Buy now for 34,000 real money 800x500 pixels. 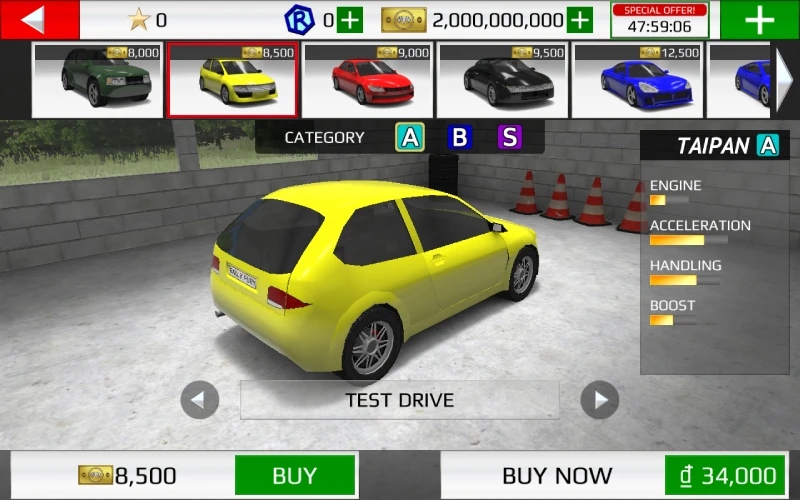724,475
